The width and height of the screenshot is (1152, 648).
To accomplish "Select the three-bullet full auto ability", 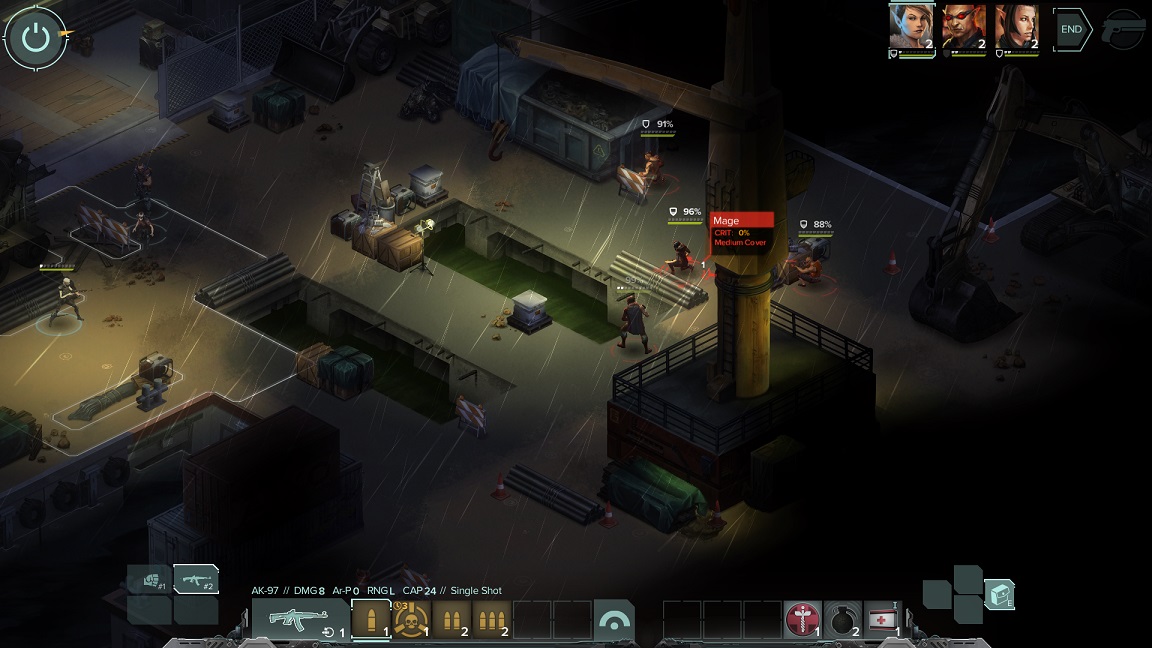I will 491,619.
